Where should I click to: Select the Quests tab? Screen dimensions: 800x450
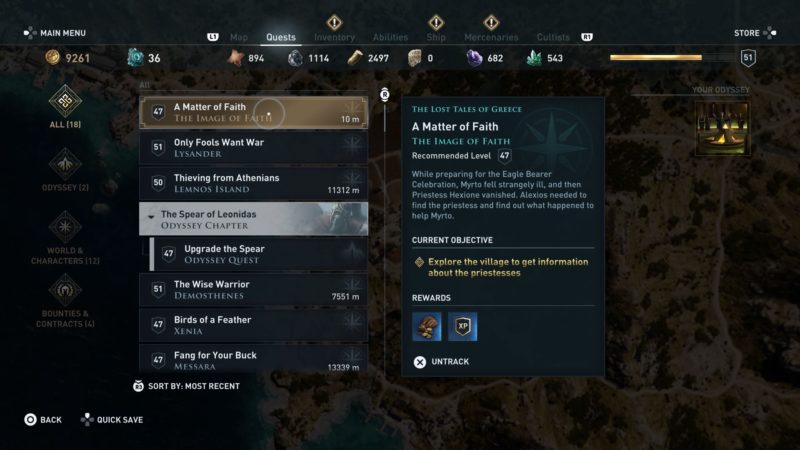[281, 38]
